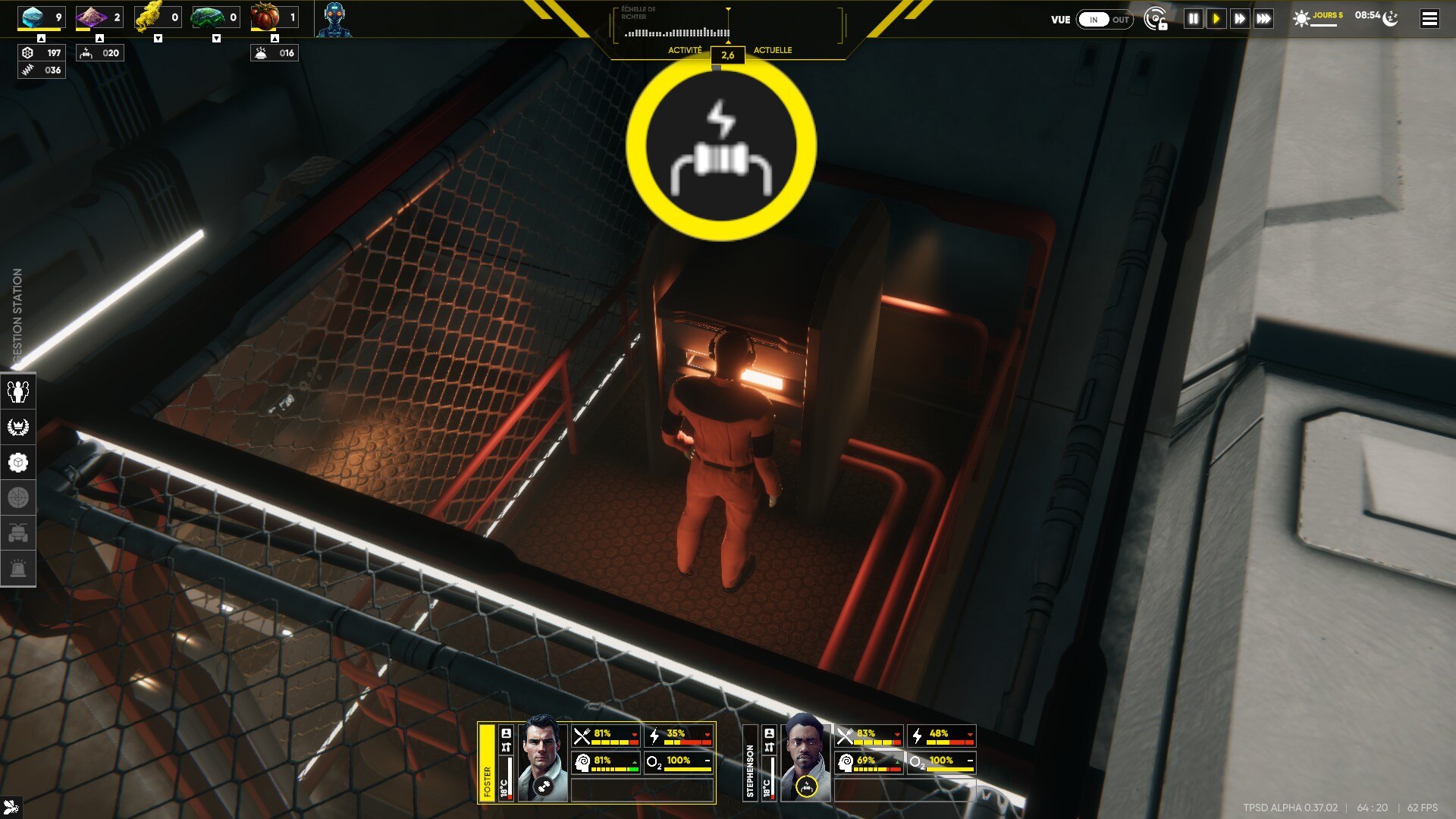This screenshot has height=819, width=1456.
Task: Open Foster's profile card icon
Action: (x=506, y=733)
